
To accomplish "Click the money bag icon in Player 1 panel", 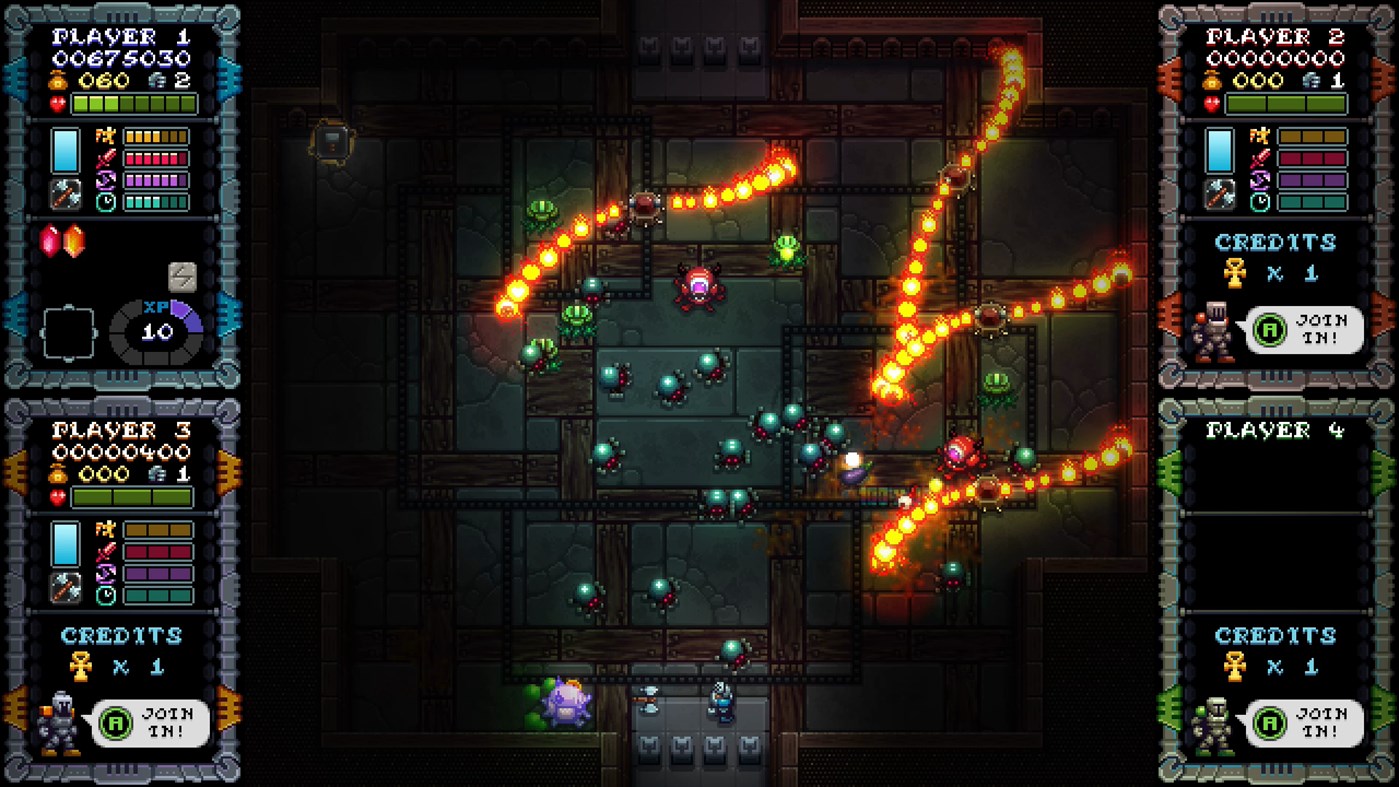I will [58, 80].
